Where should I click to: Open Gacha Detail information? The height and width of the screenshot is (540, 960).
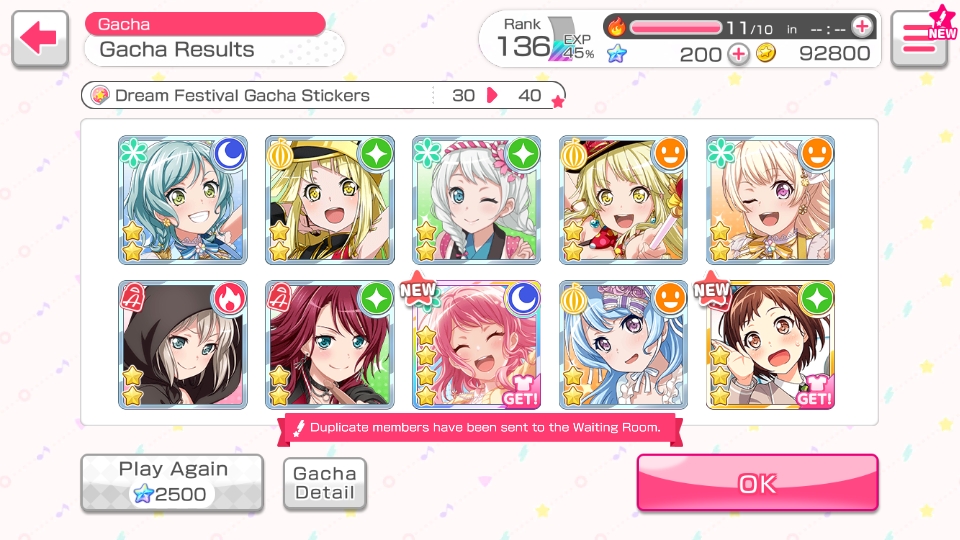point(324,483)
